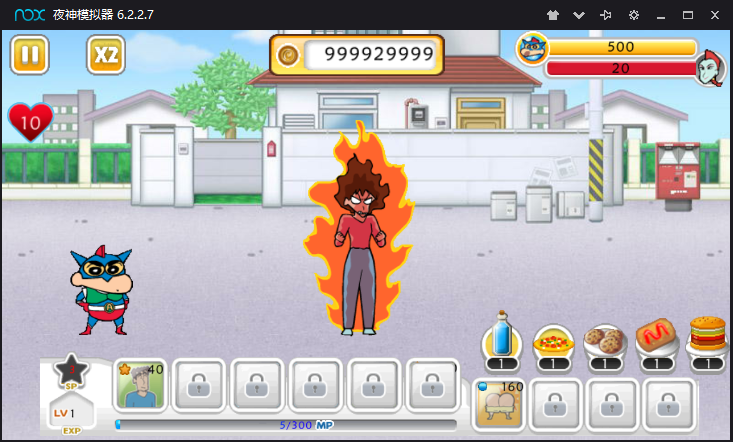Use the chocolate chip cookies item

click(604, 342)
